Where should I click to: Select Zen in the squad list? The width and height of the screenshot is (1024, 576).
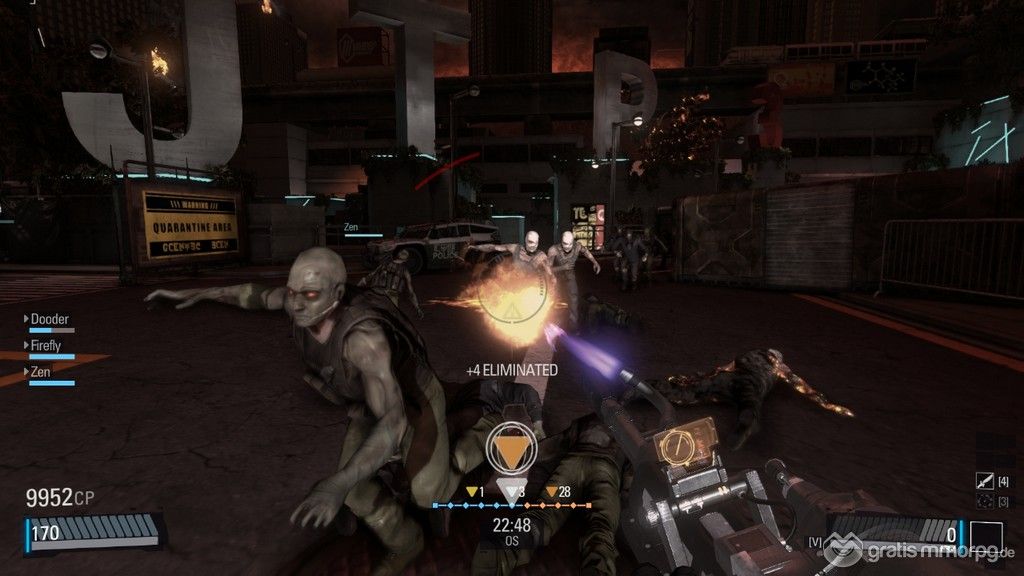tap(40, 371)
